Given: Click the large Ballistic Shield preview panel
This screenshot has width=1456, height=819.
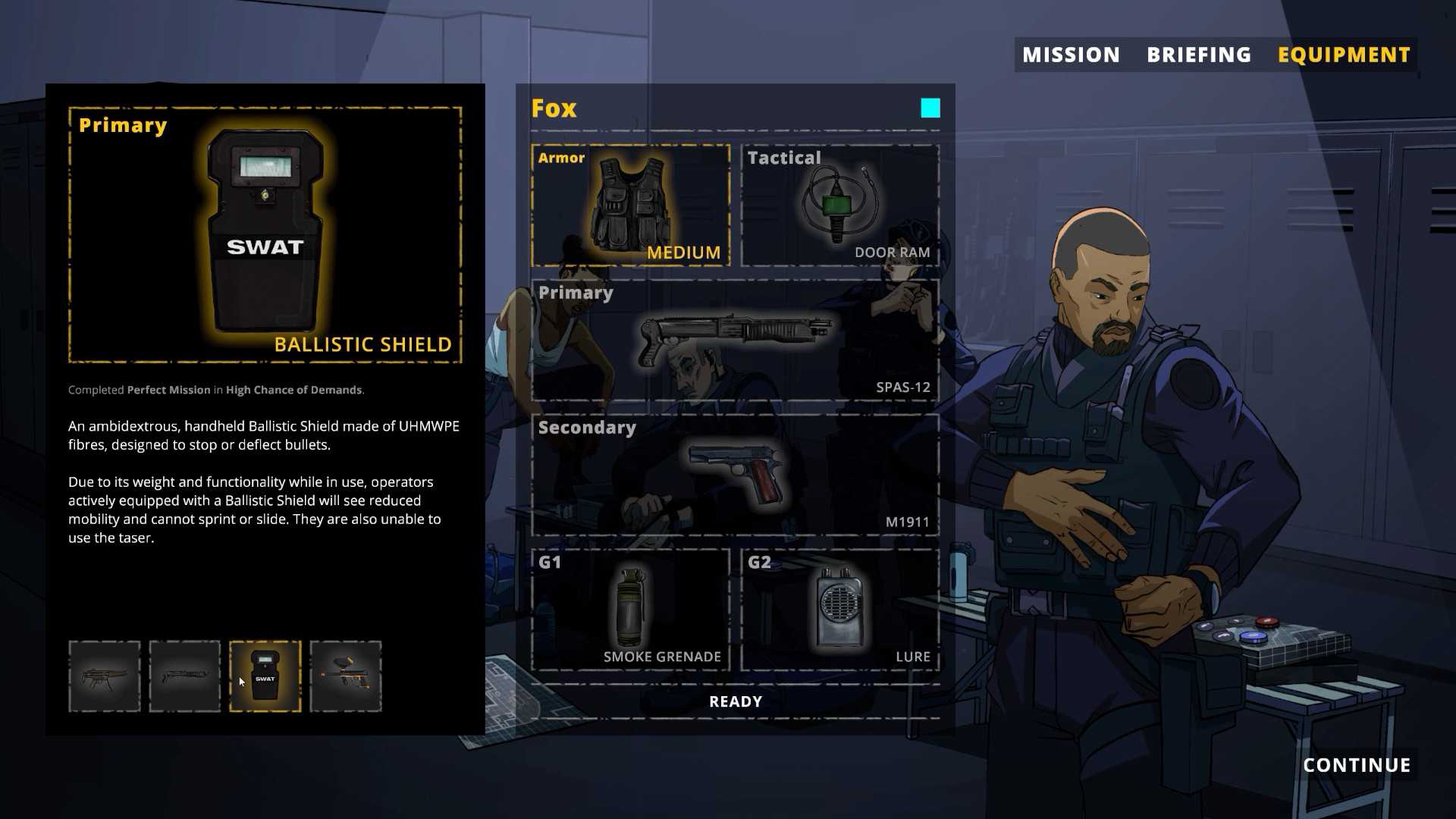Looking at the screenshot, I should tap(265, 235).
